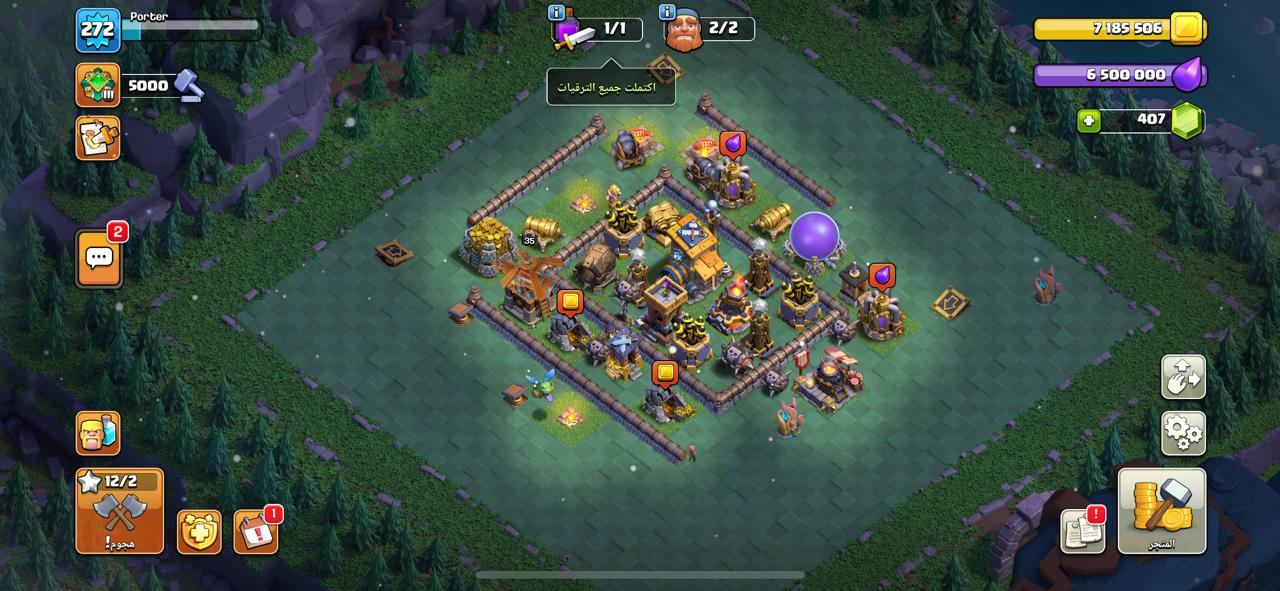The image size is (1280, 591).
Task: Show info for the 1/1 sword counter
Action: [557, 12]
